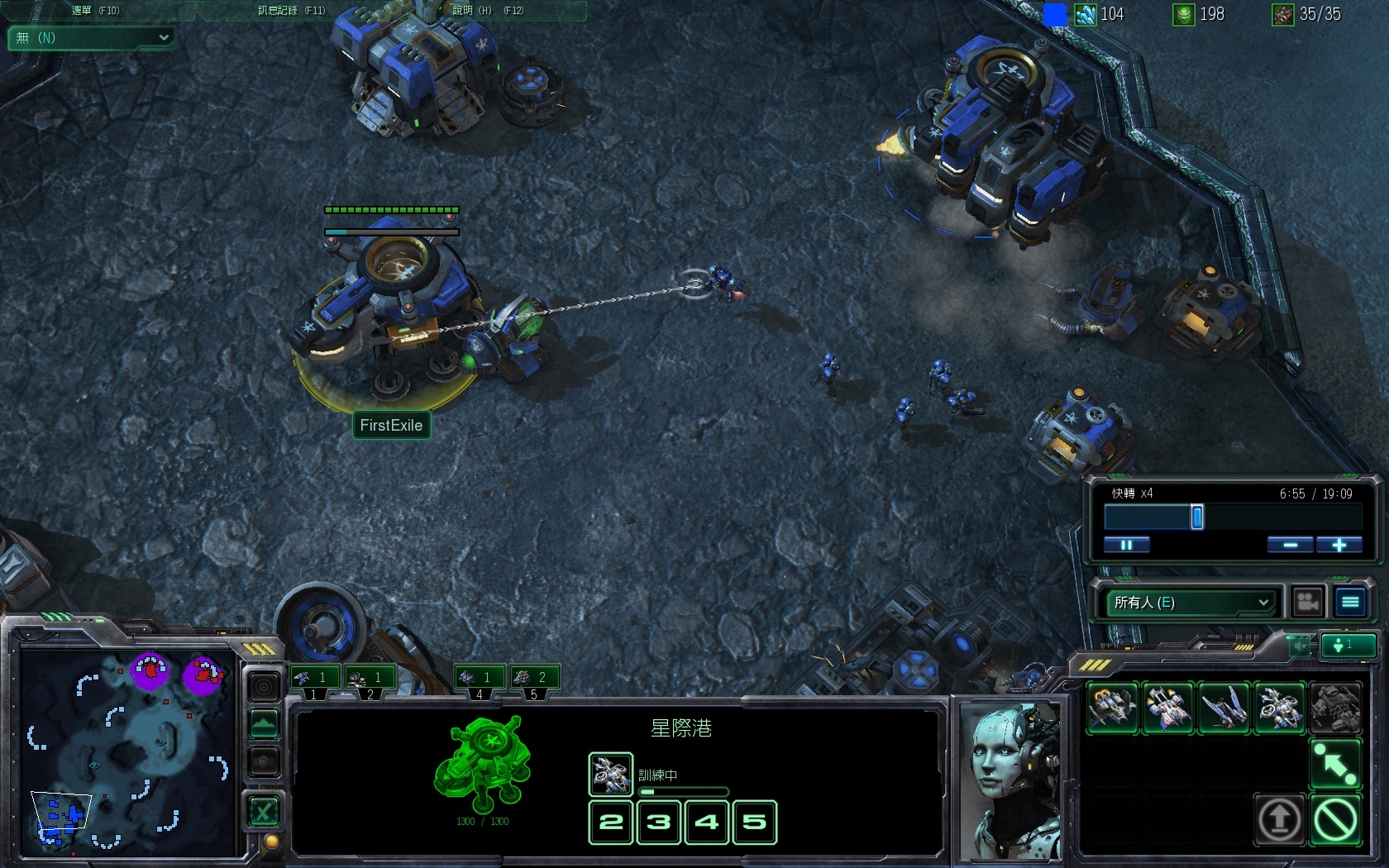Click the replay timeline slider handle
The height and width of the screenshot is (868, 1389).
[x=1196, y=517]
